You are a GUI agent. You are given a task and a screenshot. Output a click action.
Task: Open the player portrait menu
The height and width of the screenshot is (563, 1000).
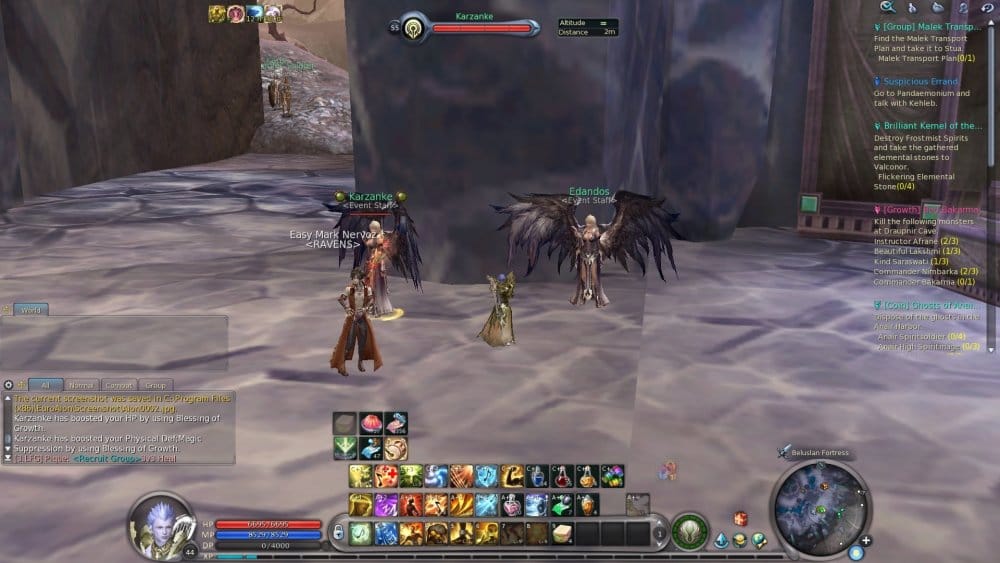click(x=160, y=522)
